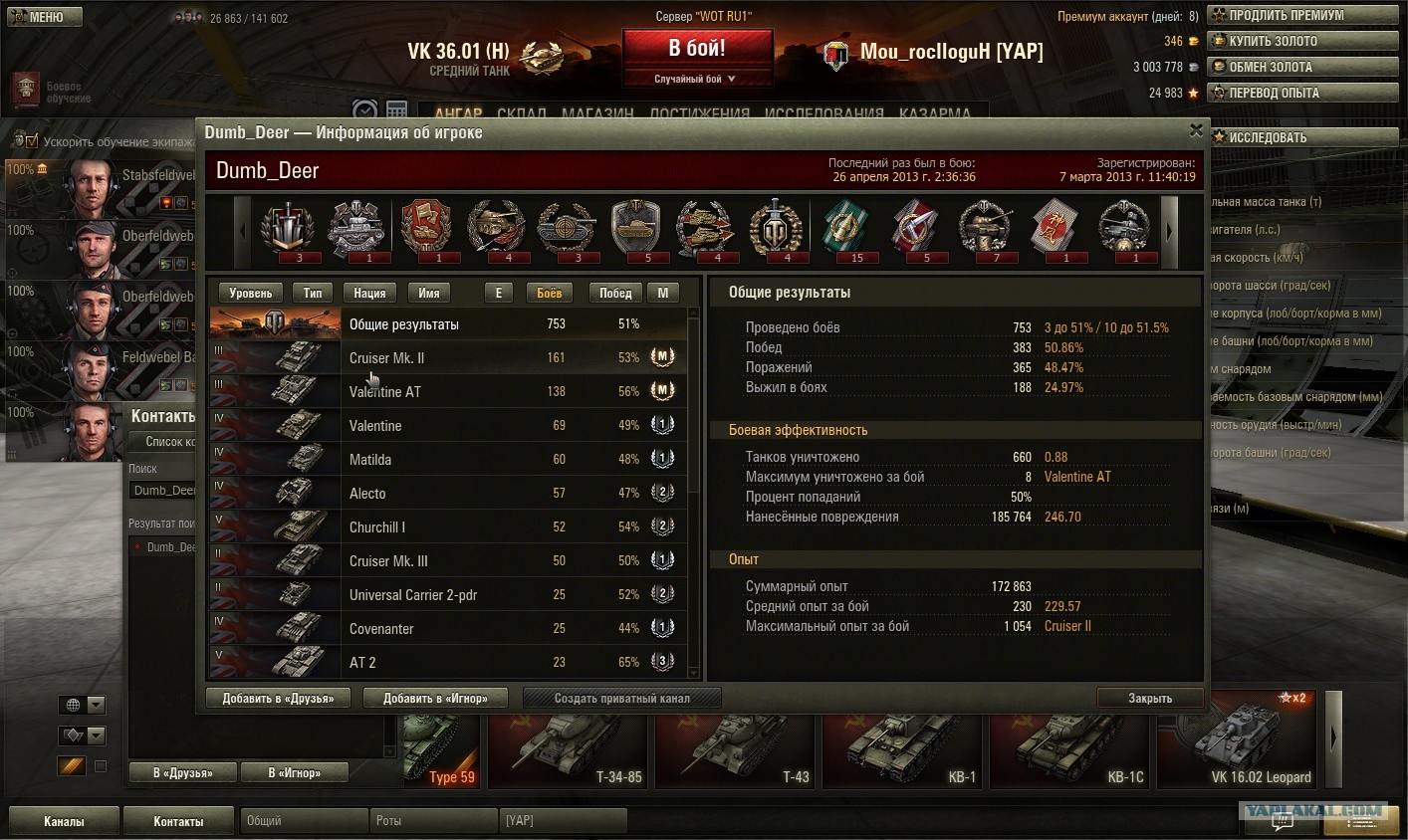Select the ПЕРЕВОД ОПЫТА button
This screenshot has width=1408, height=840.
pos(1302,94)
